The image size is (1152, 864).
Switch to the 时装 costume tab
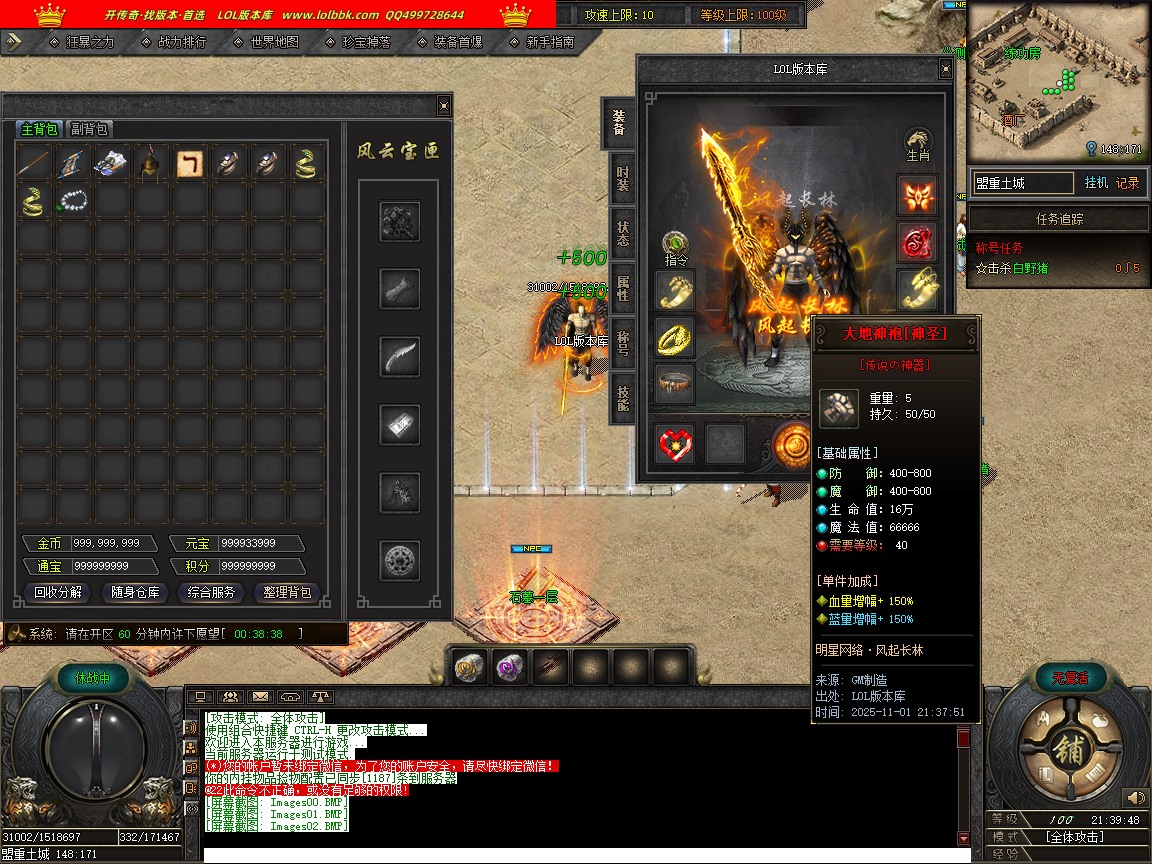coord(622,179)
